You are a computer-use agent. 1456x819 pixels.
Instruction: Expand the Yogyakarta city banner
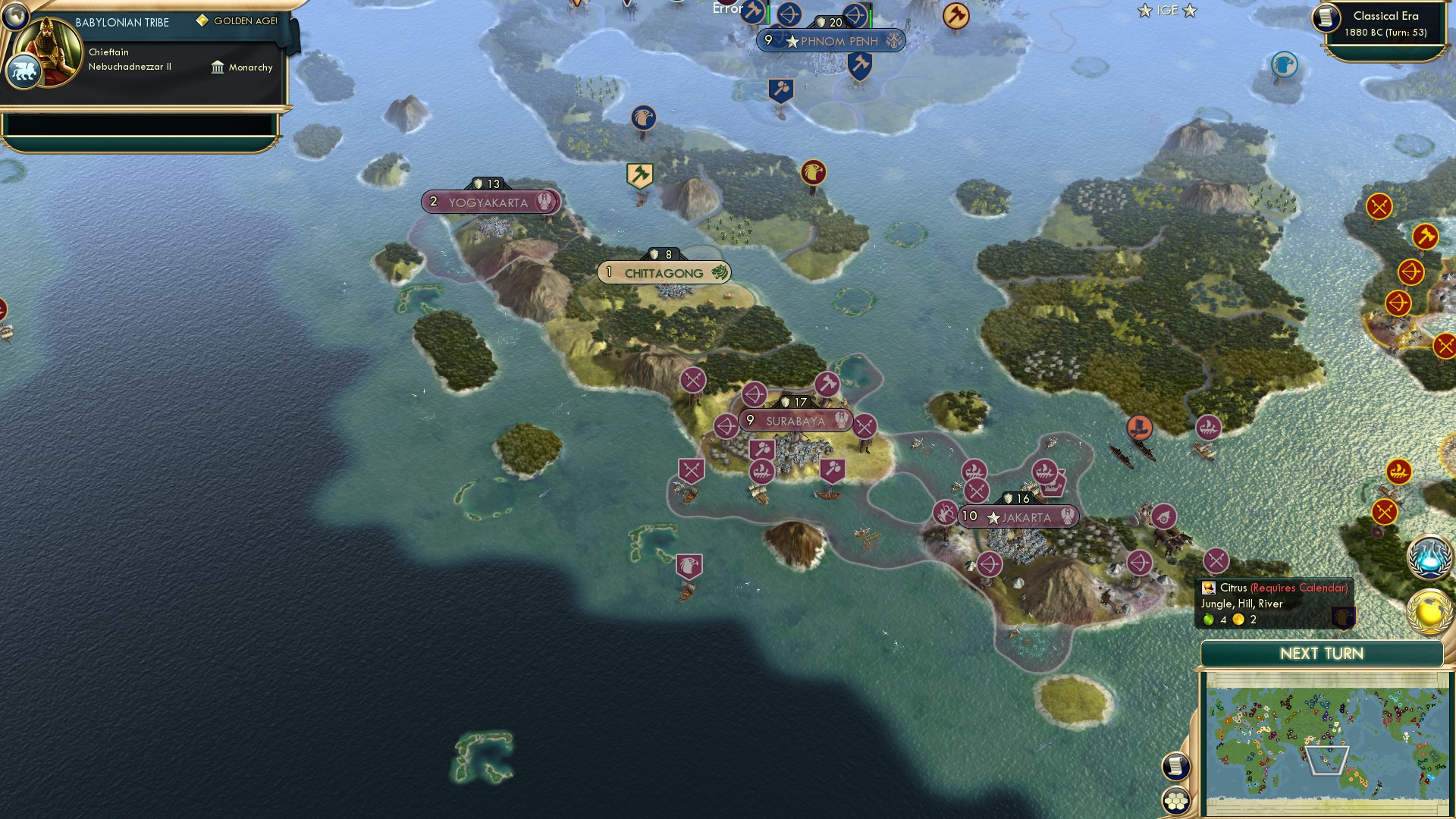point(489,202)
